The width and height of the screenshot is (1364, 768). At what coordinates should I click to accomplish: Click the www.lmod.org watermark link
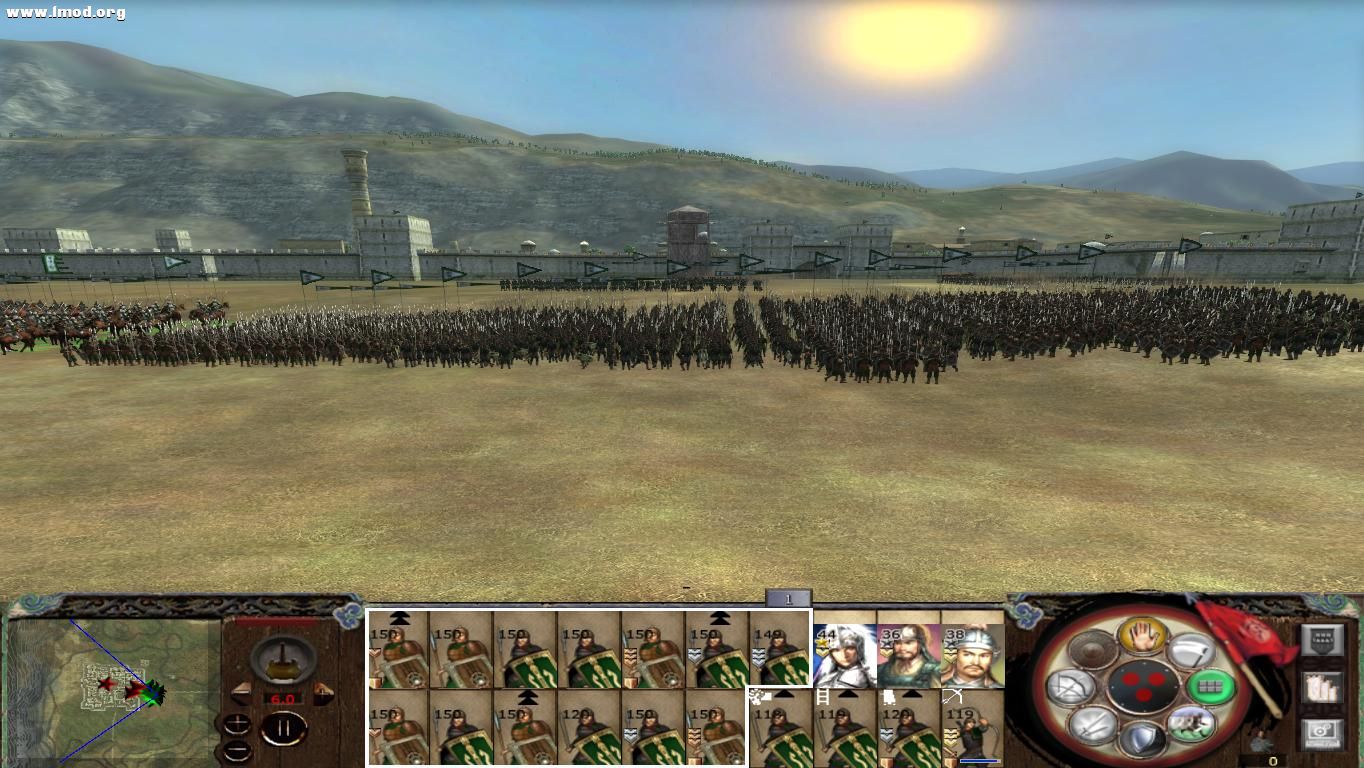pos(64,10)
